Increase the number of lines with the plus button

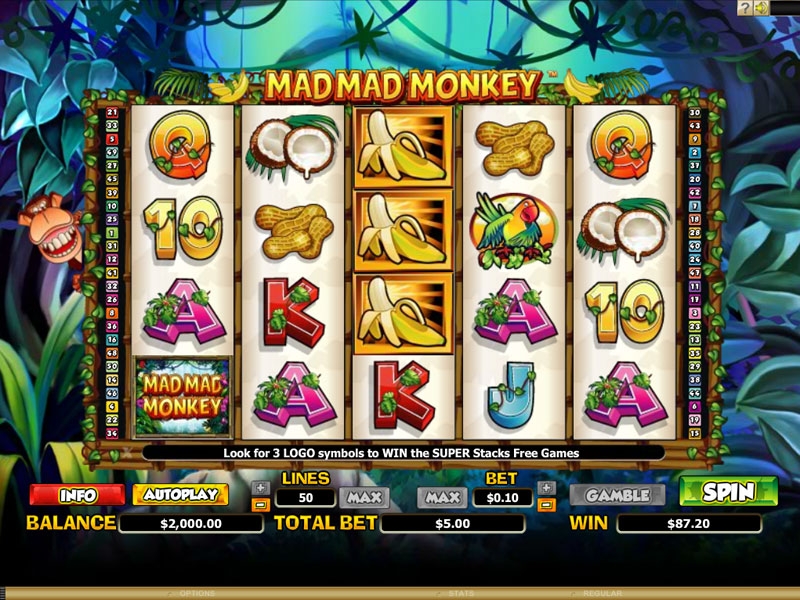coord(260,488)
